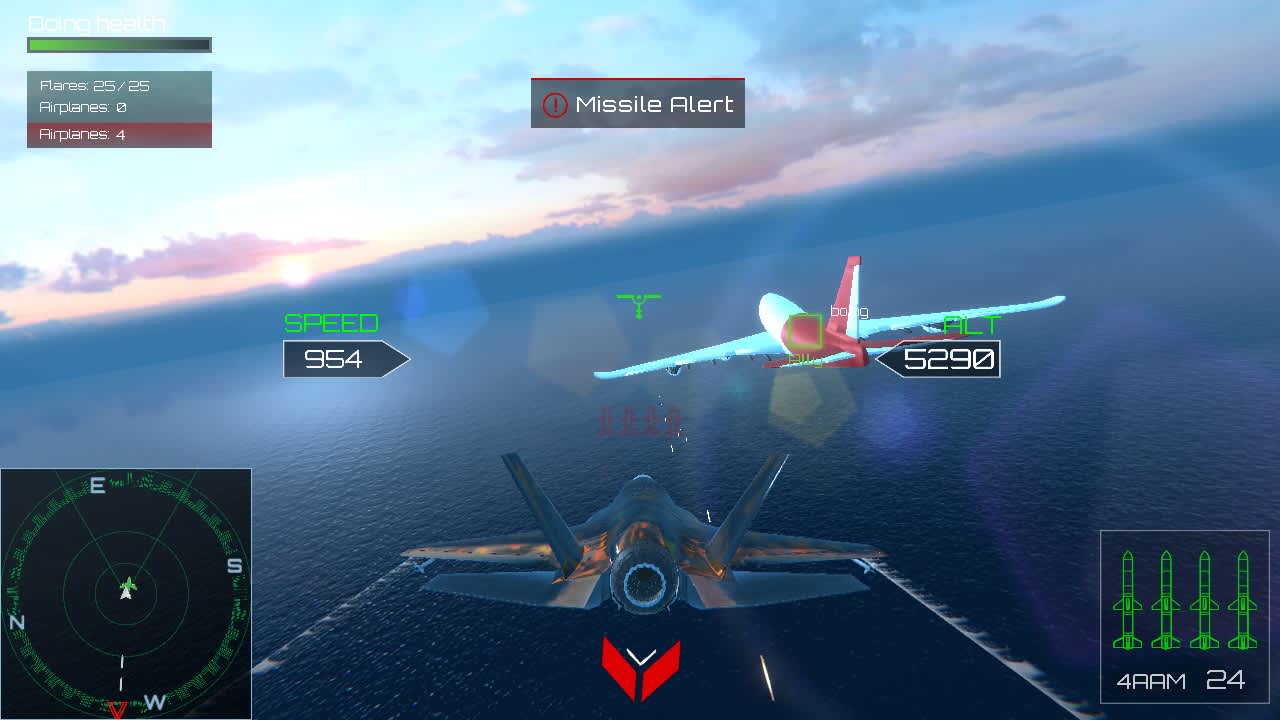Open the Missile Alert banner
The image size is (1280, 720).
pyautogui.click(x=637, y=103)
